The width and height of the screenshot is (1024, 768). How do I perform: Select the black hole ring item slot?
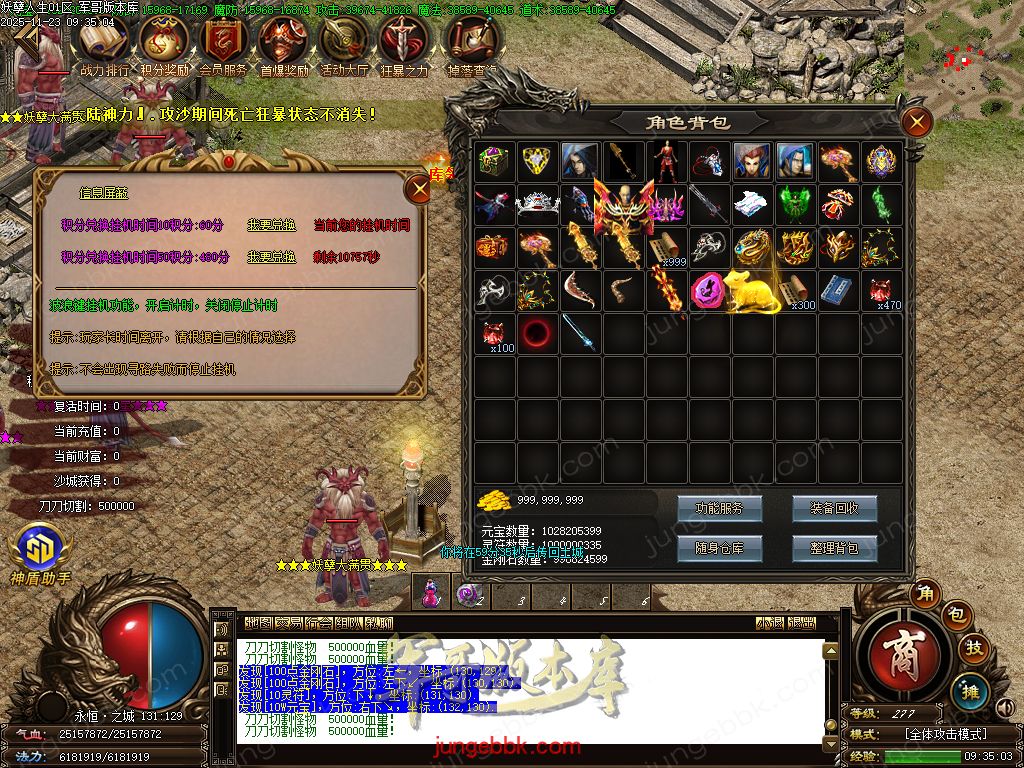(x=537, y=333)
